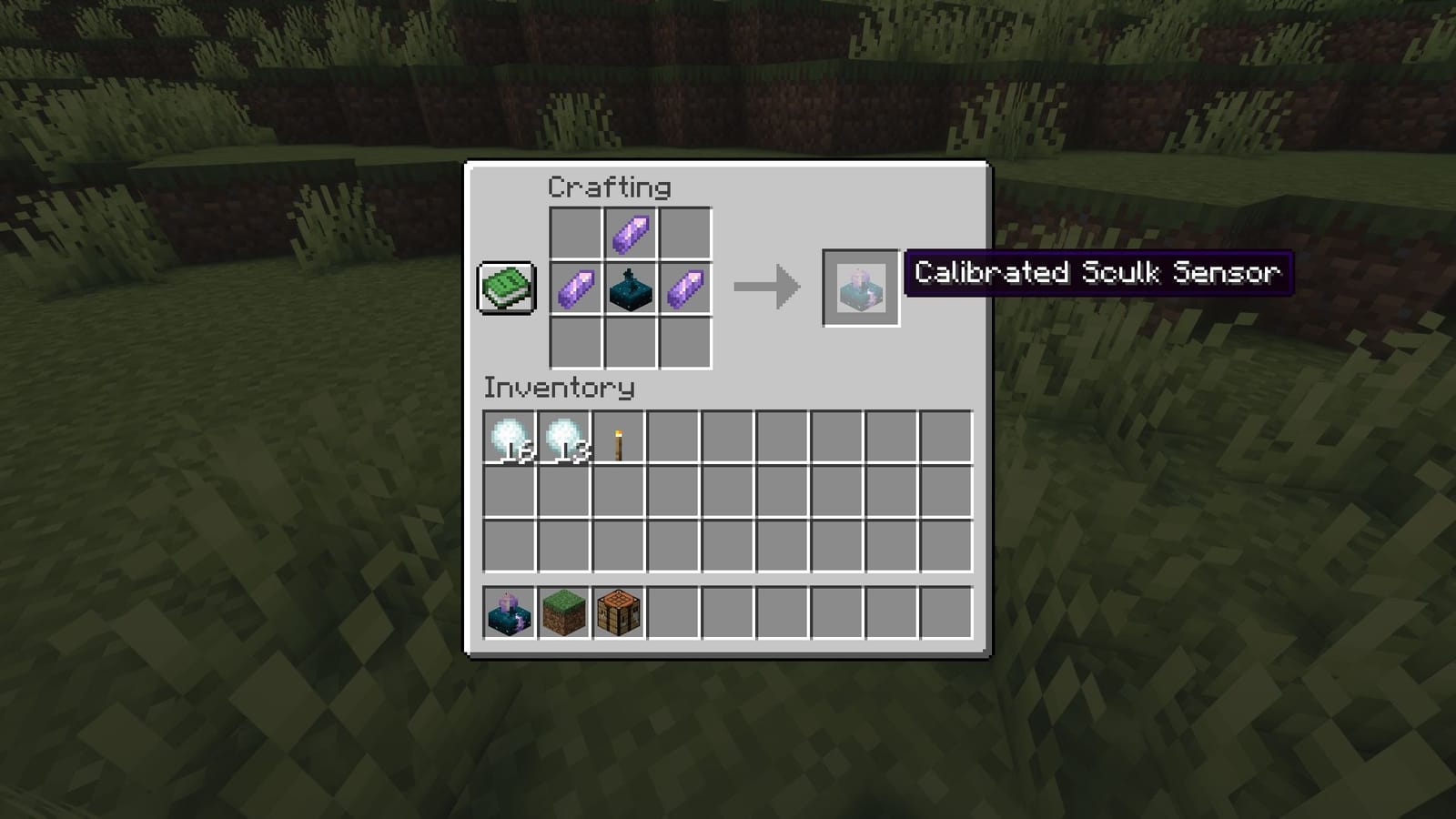
Task: Click the Crafting section label
Action: coord(608,187)
